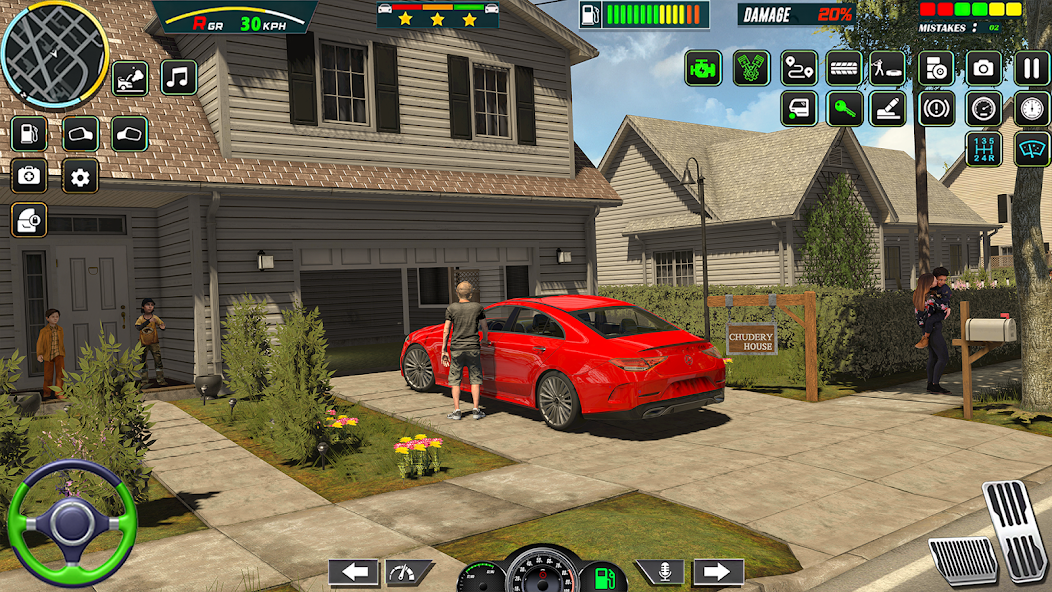
Task: Open the gear shifter pattern button
Action: [x=983, y=149]
